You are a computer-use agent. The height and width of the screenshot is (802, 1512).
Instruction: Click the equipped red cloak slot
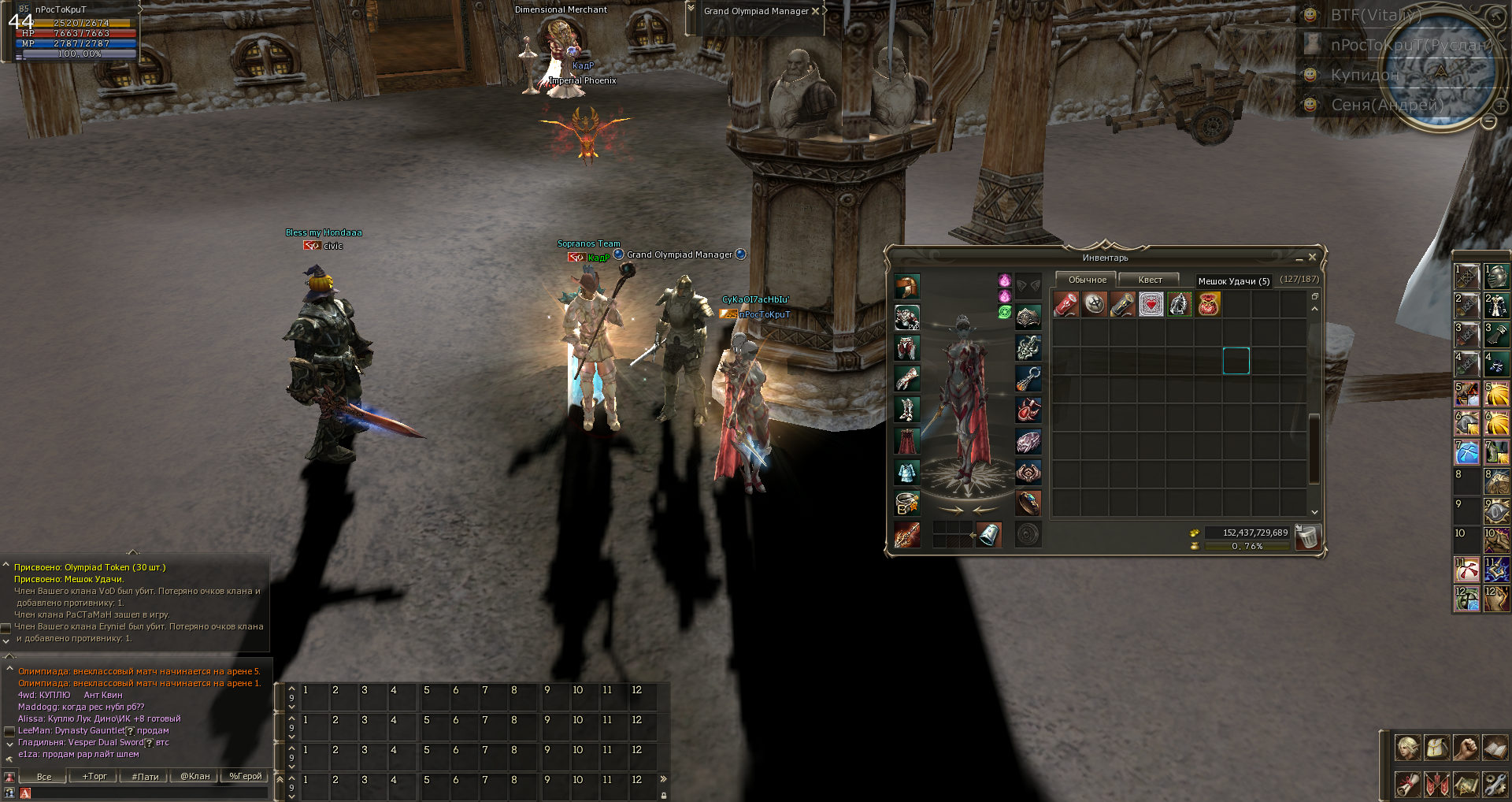(906, 440)
